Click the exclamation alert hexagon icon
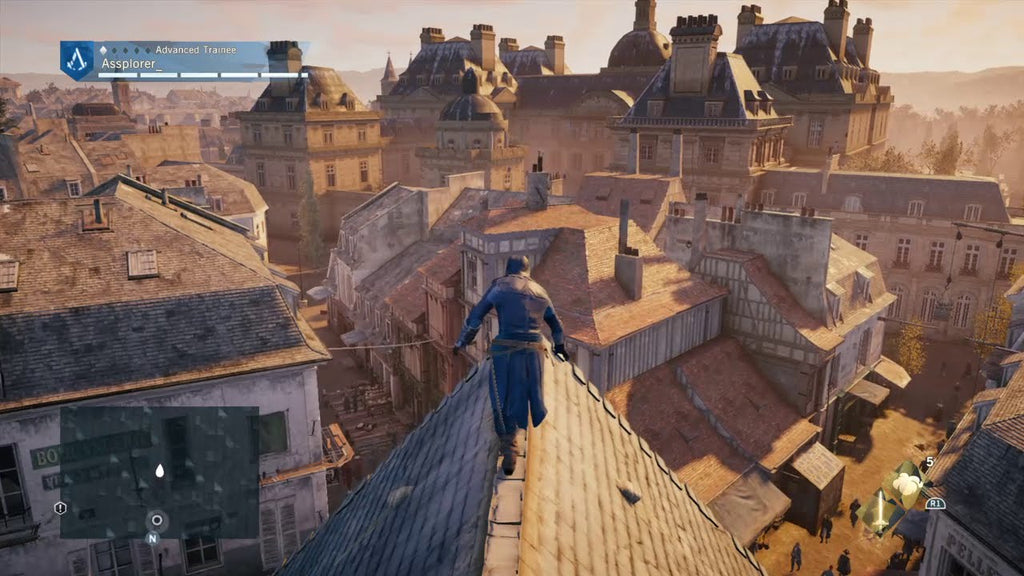The width and height of the screenshot is (1024, 576). 60,508
